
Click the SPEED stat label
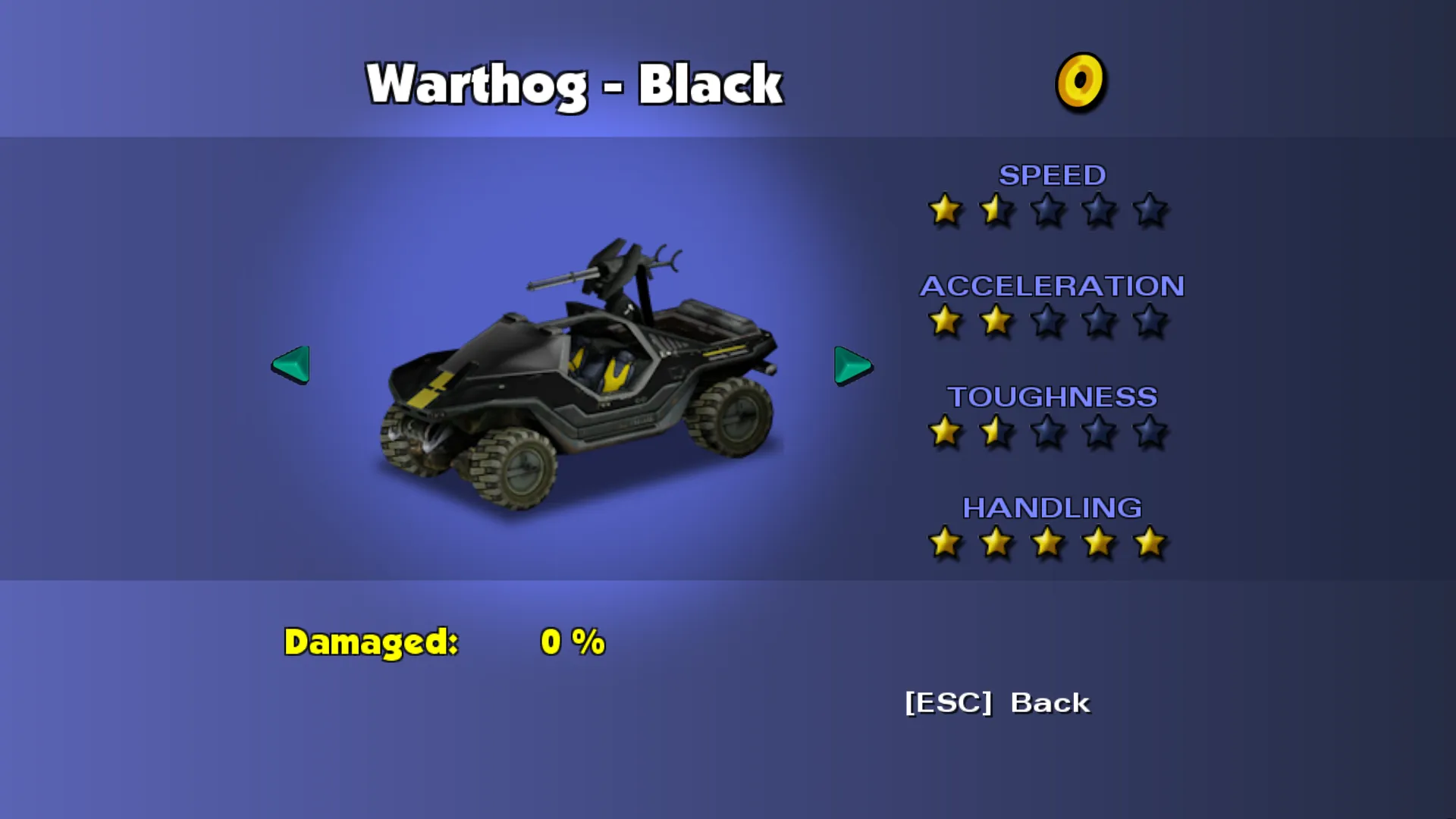tap(1053, 175)
